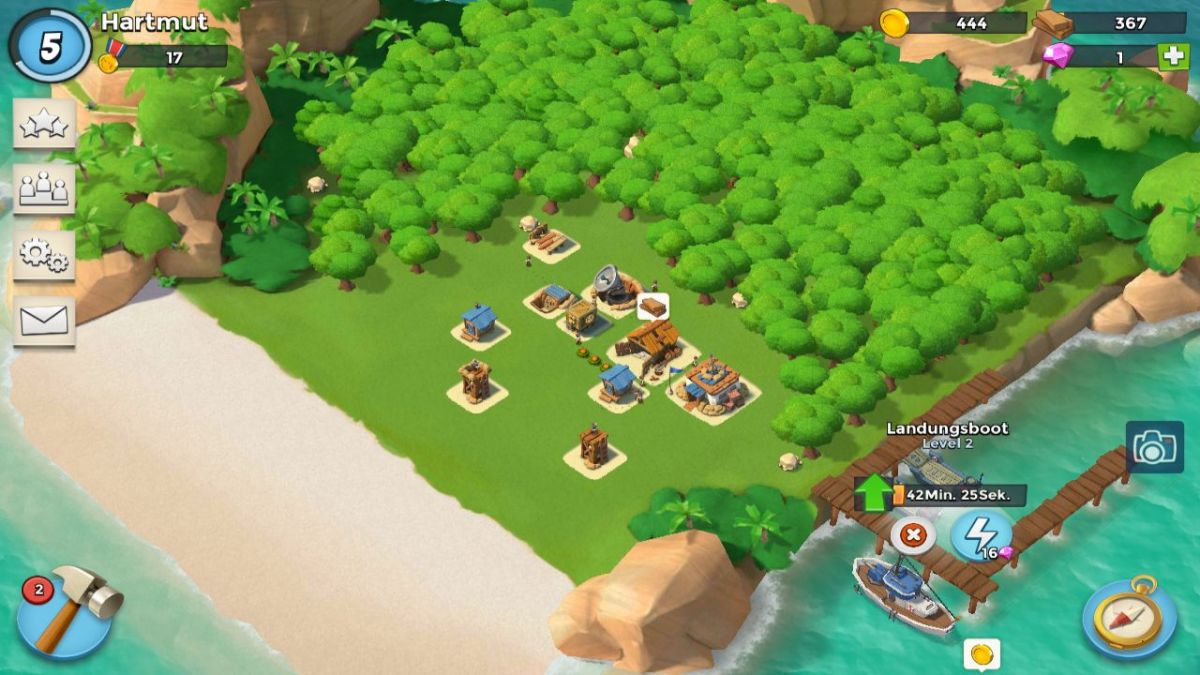Add diamonds with the green plus button
This screenshot has height=675, width=1200.
point(1173,56)
